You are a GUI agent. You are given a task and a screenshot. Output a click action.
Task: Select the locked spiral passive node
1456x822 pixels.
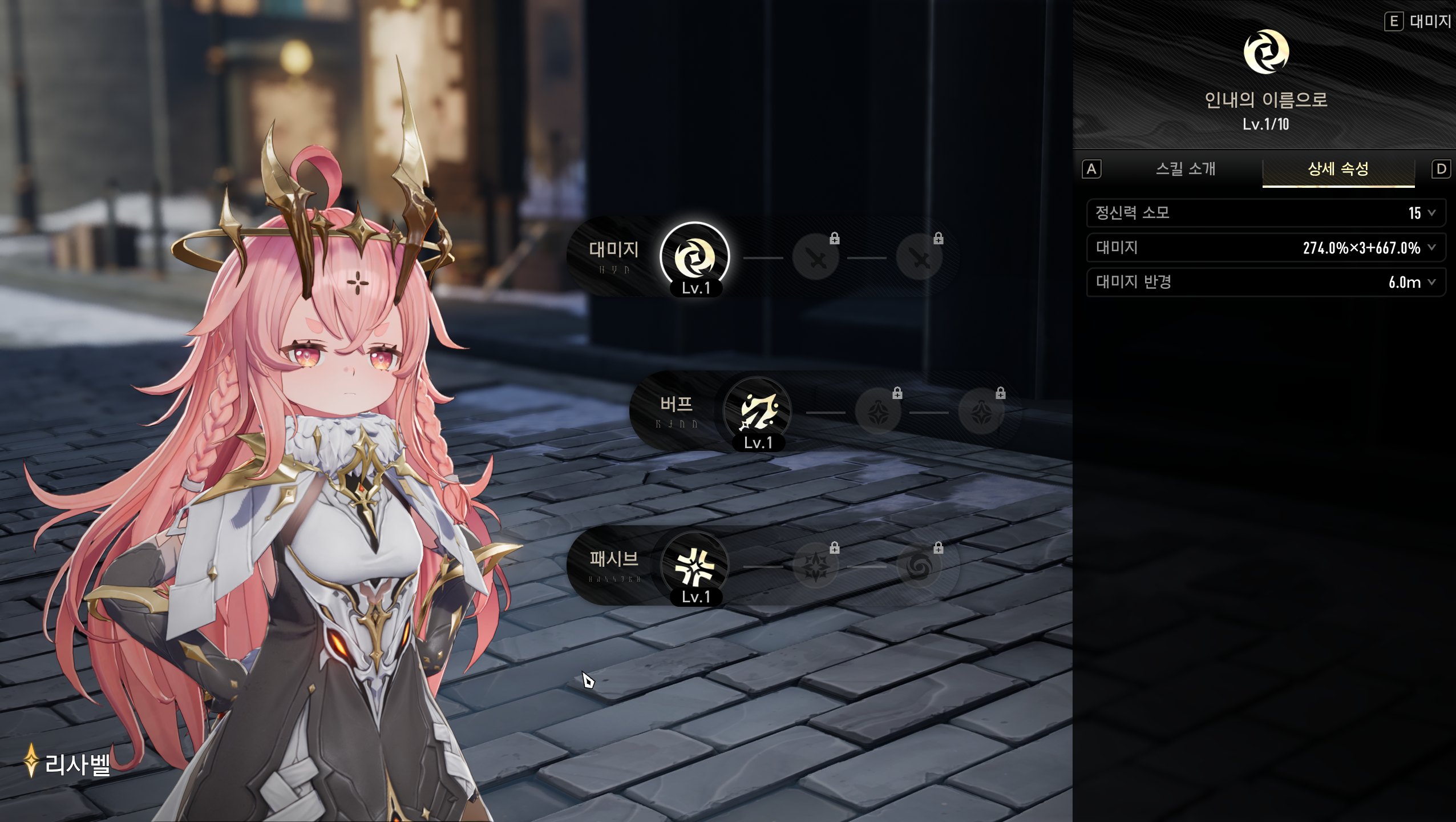pyautogui.click(x=919, y=567)
